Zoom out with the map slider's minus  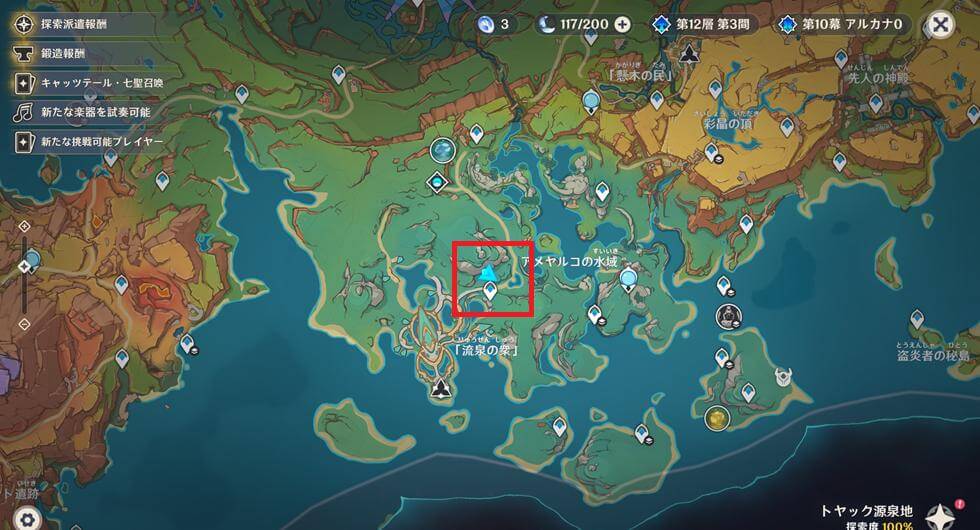coord(25,324)
